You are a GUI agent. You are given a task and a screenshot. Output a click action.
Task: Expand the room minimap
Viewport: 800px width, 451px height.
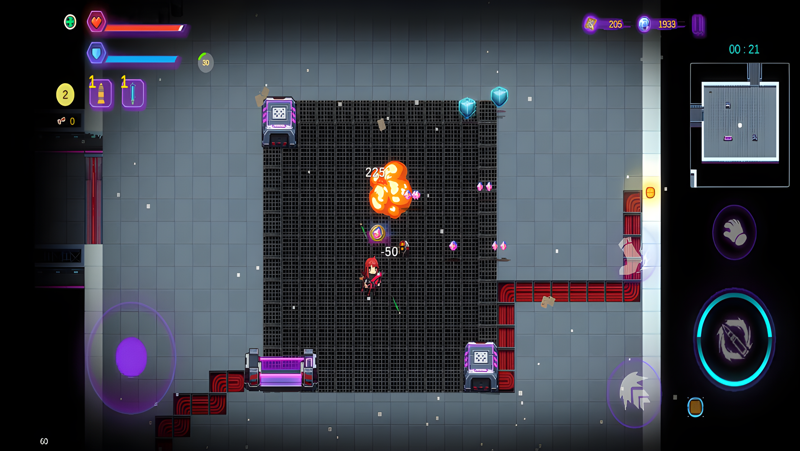pos(739,125)
